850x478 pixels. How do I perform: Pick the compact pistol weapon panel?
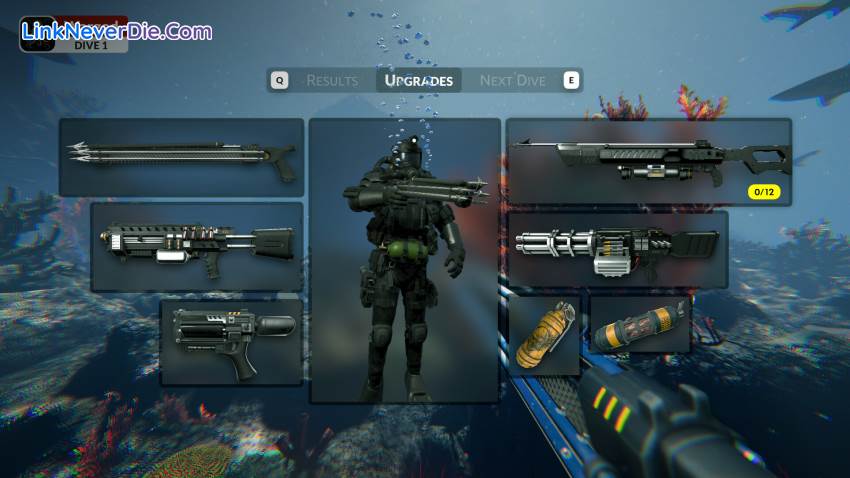231,342
